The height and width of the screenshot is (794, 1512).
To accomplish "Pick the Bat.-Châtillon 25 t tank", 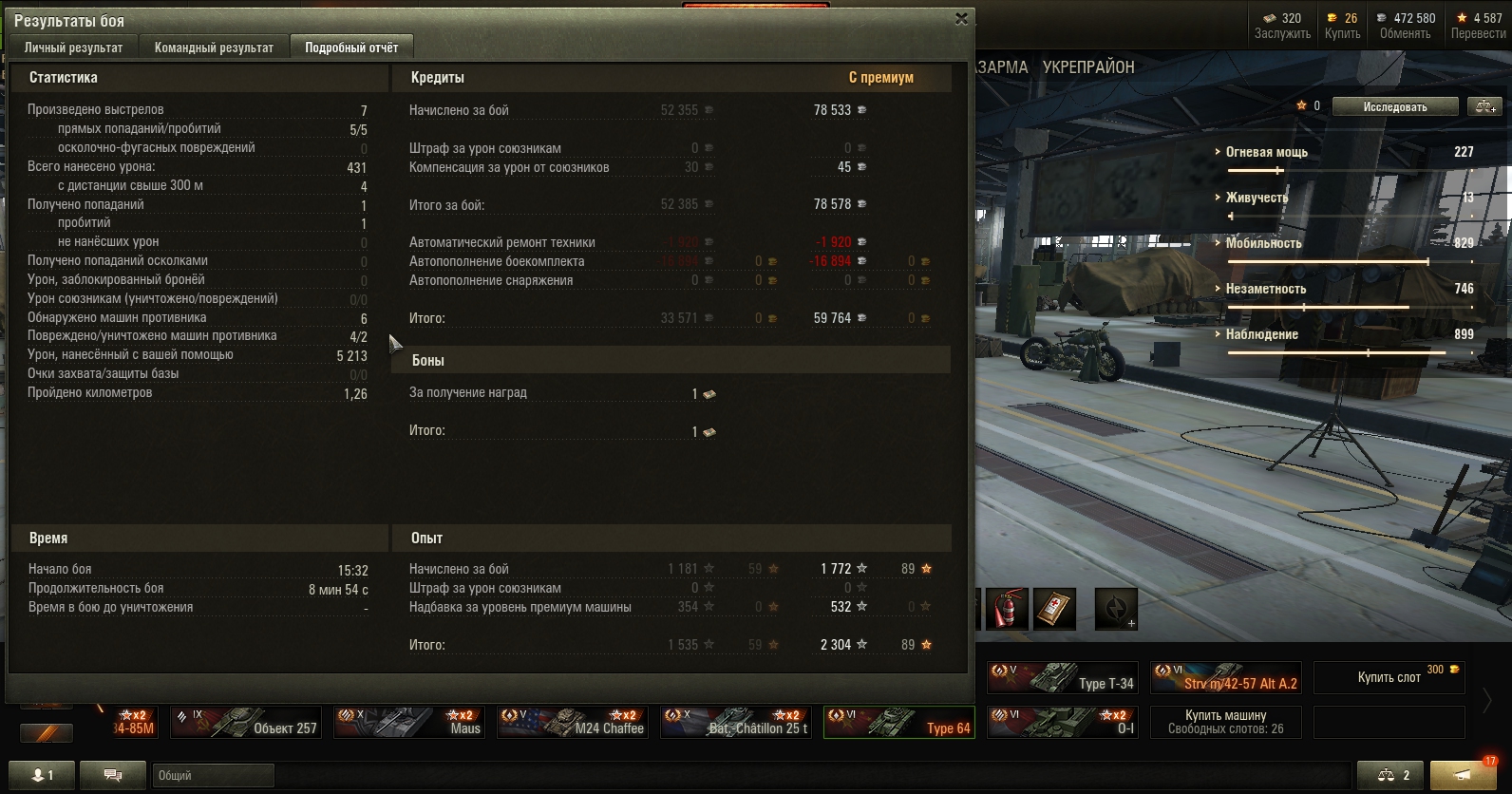I will pos(736,723).
